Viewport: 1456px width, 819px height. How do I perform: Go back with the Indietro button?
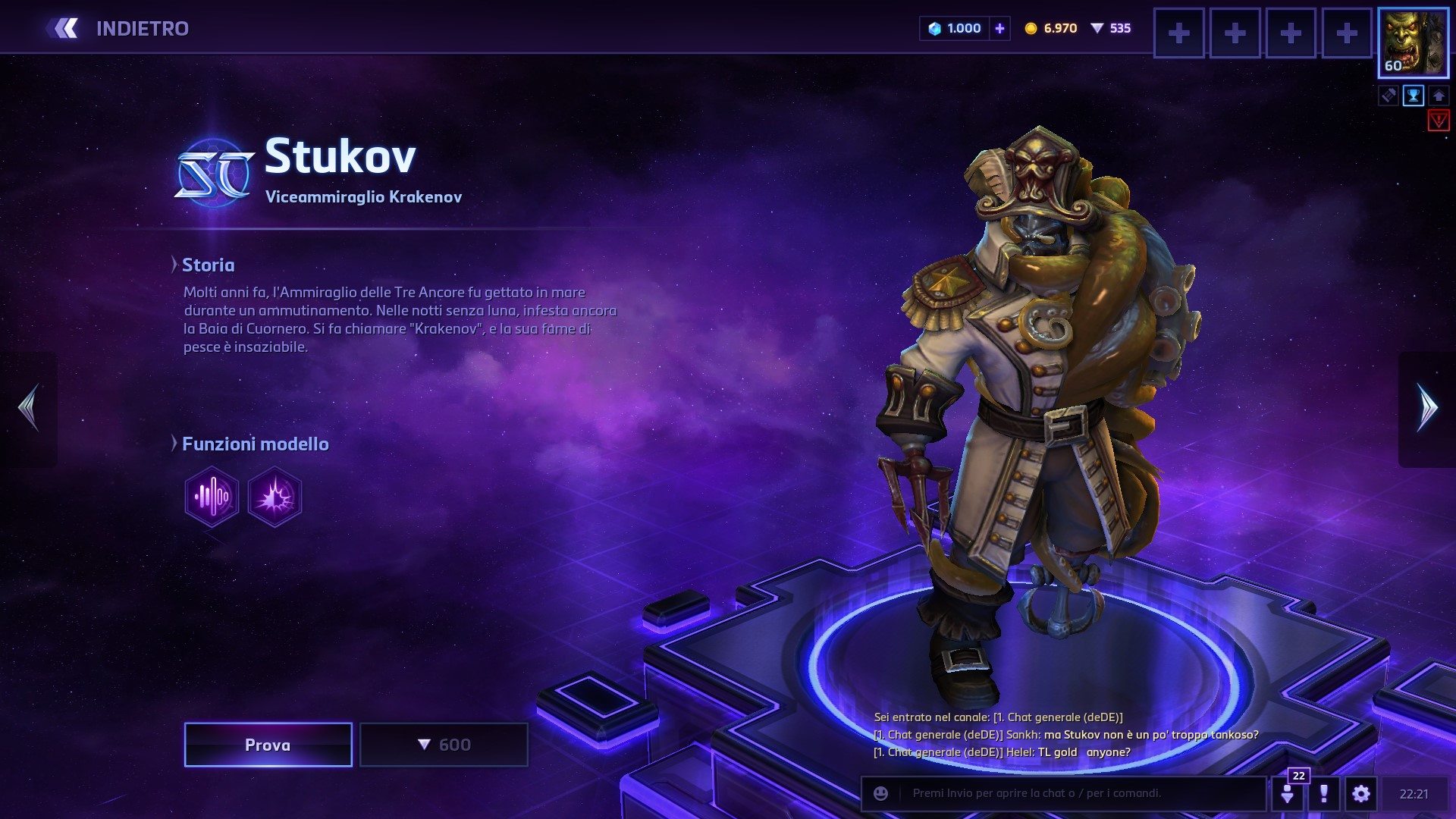click(118, 29)
